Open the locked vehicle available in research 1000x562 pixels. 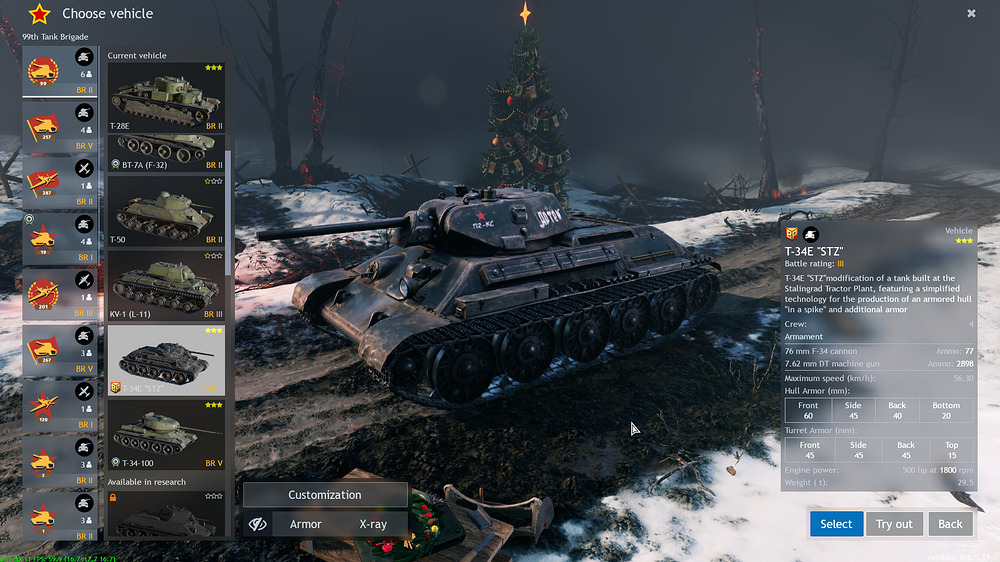pos(166,515)
